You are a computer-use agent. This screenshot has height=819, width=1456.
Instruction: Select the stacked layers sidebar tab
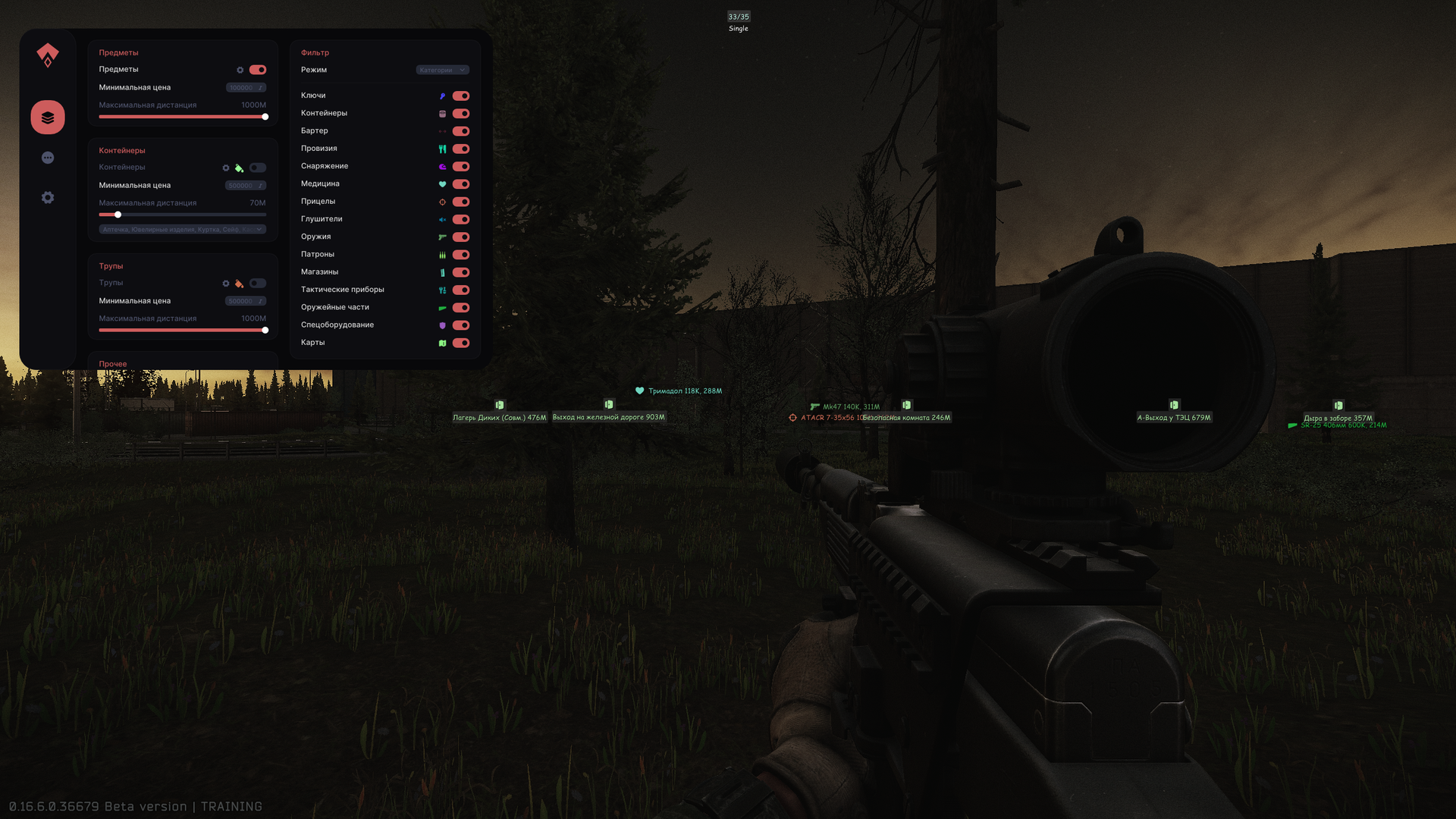[48, 118]
